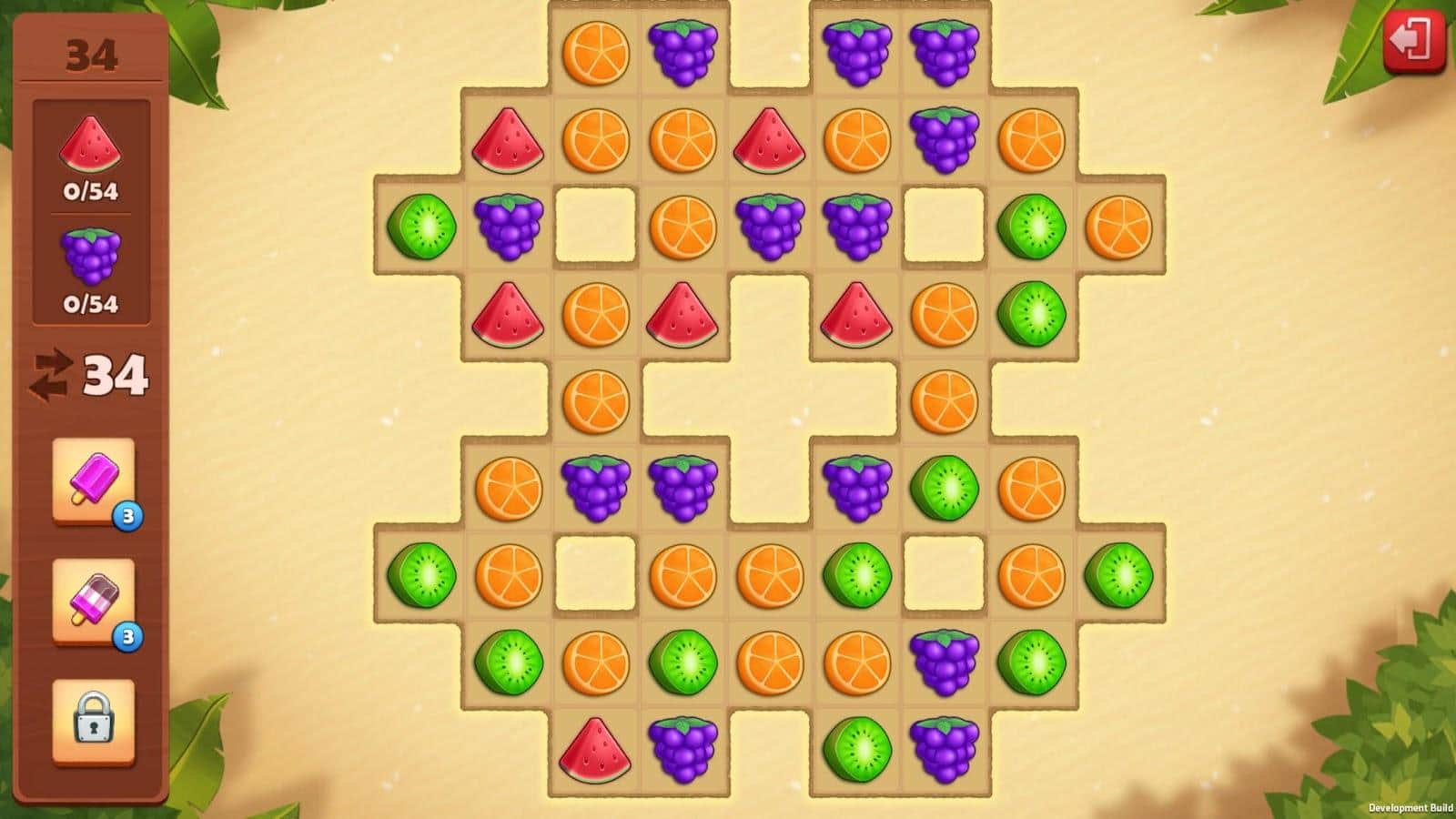The width and height of the screenshot is (1456, 819).
Task: Exit the level with the red door button
Action: 1413,41
